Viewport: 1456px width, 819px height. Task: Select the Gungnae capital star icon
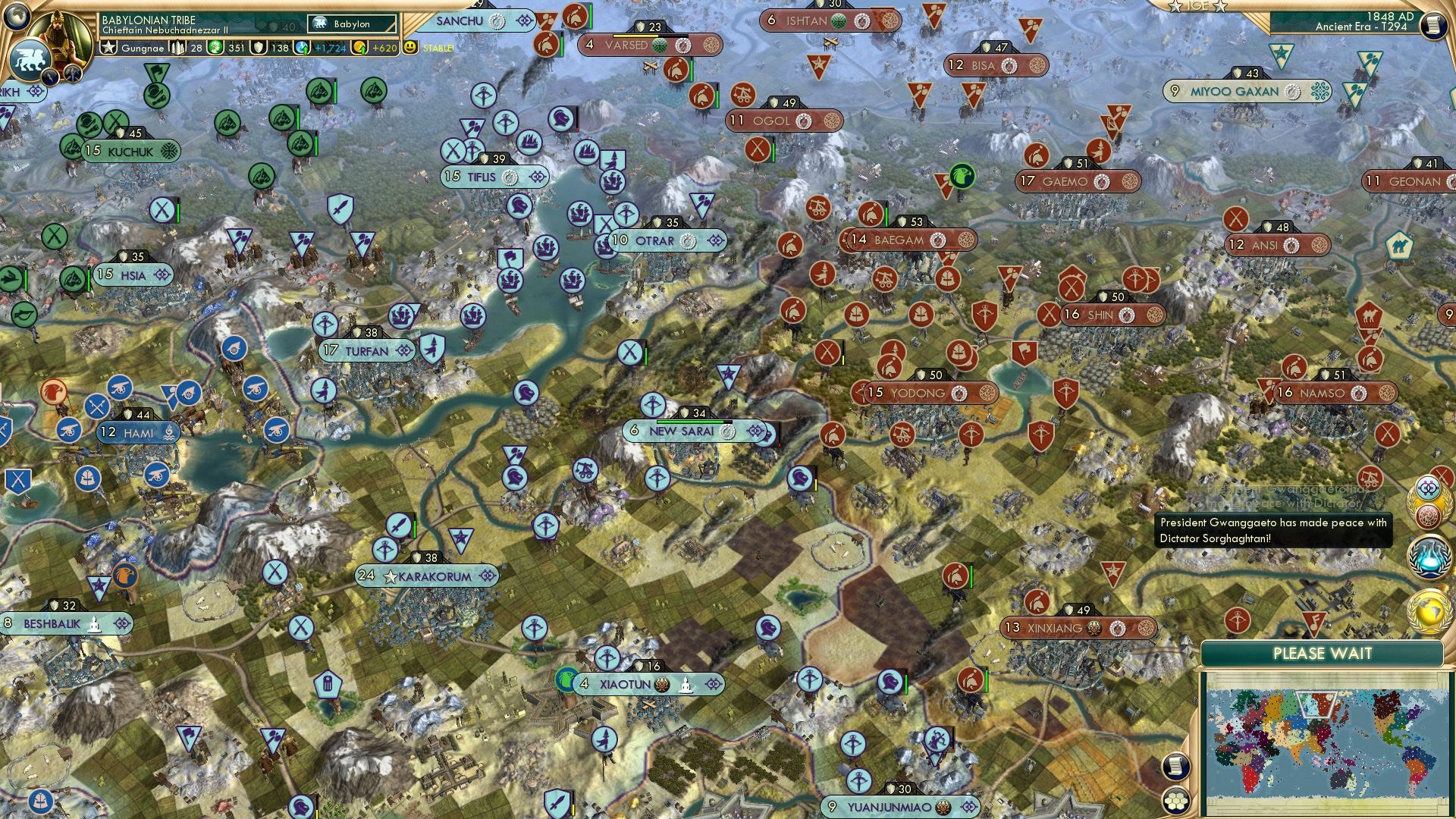(108, 48)
